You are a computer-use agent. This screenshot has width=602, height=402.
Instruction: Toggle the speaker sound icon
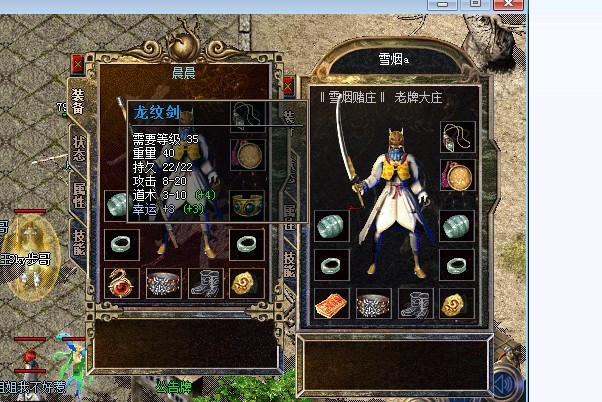[x=509, y=383]
